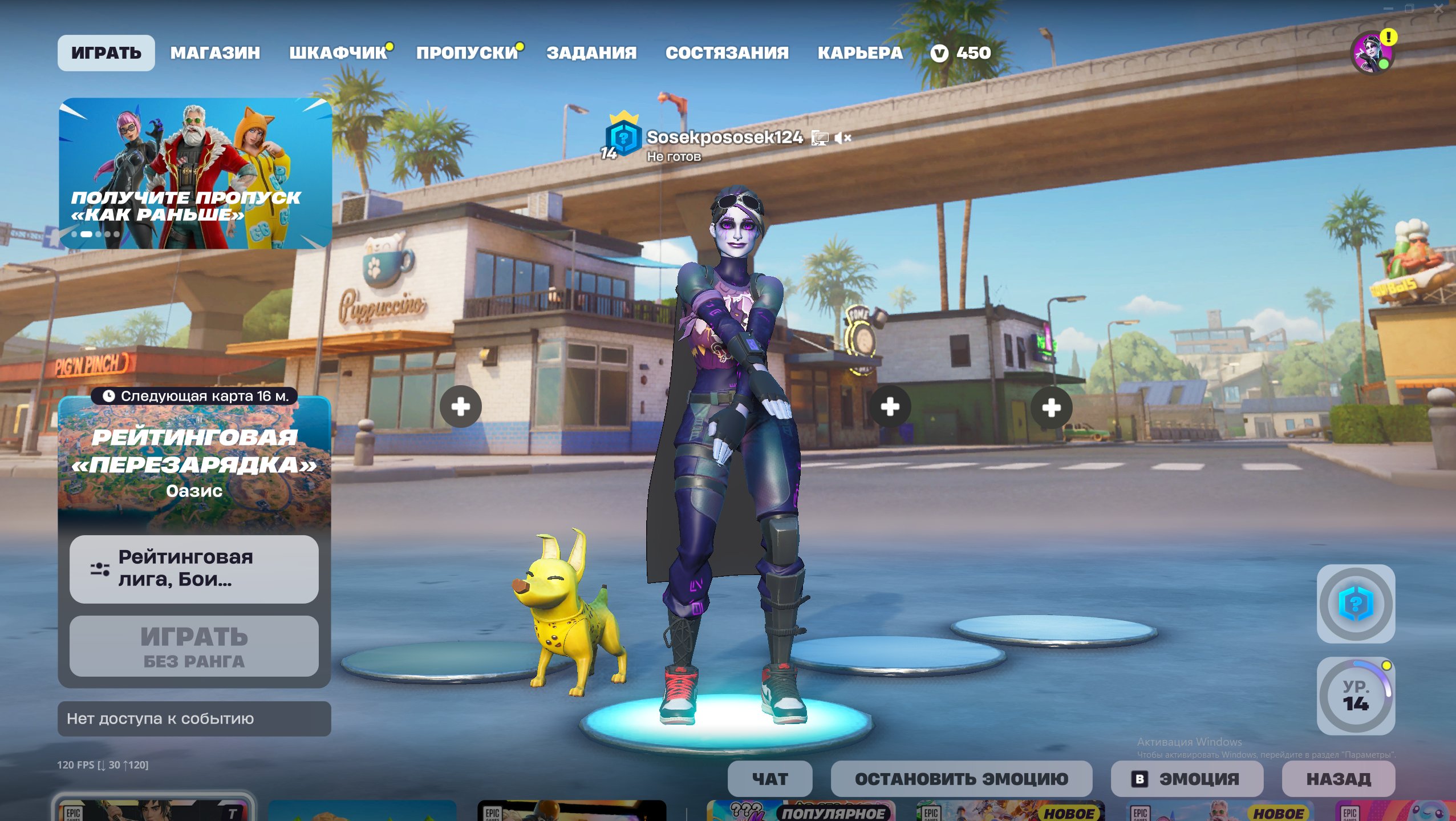The height and width of the screenshot is (821, 1456).
Task: Open the ЗАДАНИЯ menu item
Action: 591,53
